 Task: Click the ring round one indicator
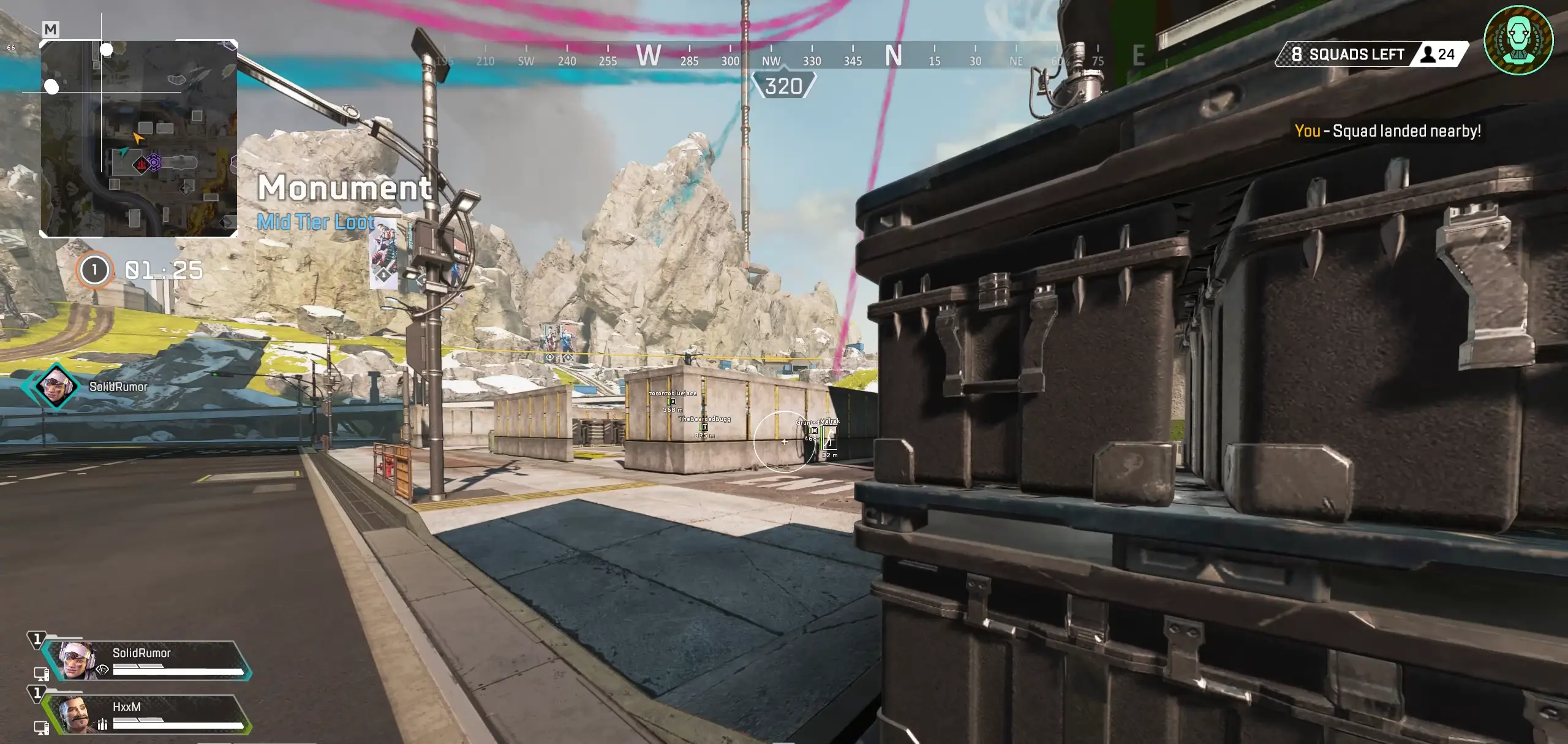(x=94, y=270)
